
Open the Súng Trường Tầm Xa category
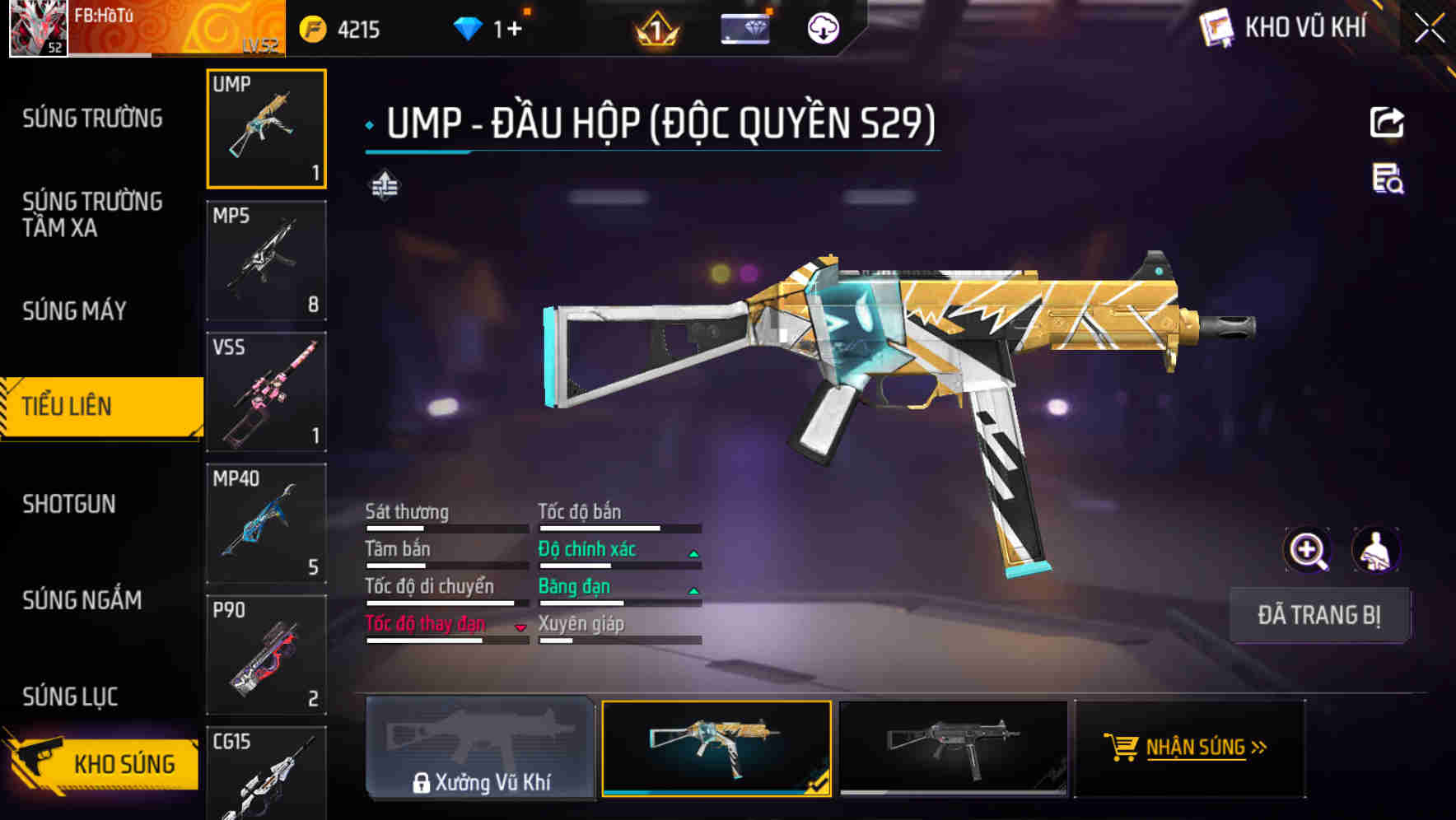pyautogui.click(x=92, y=214)
